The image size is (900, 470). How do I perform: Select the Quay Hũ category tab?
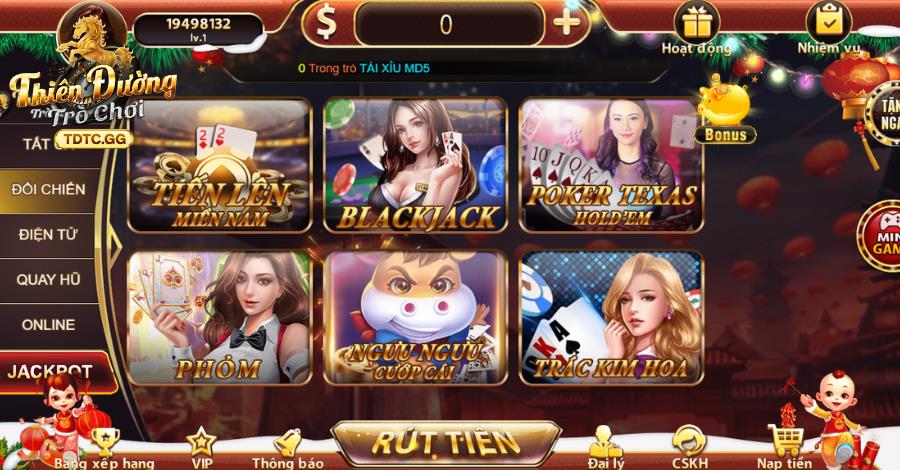pos(48,279)
